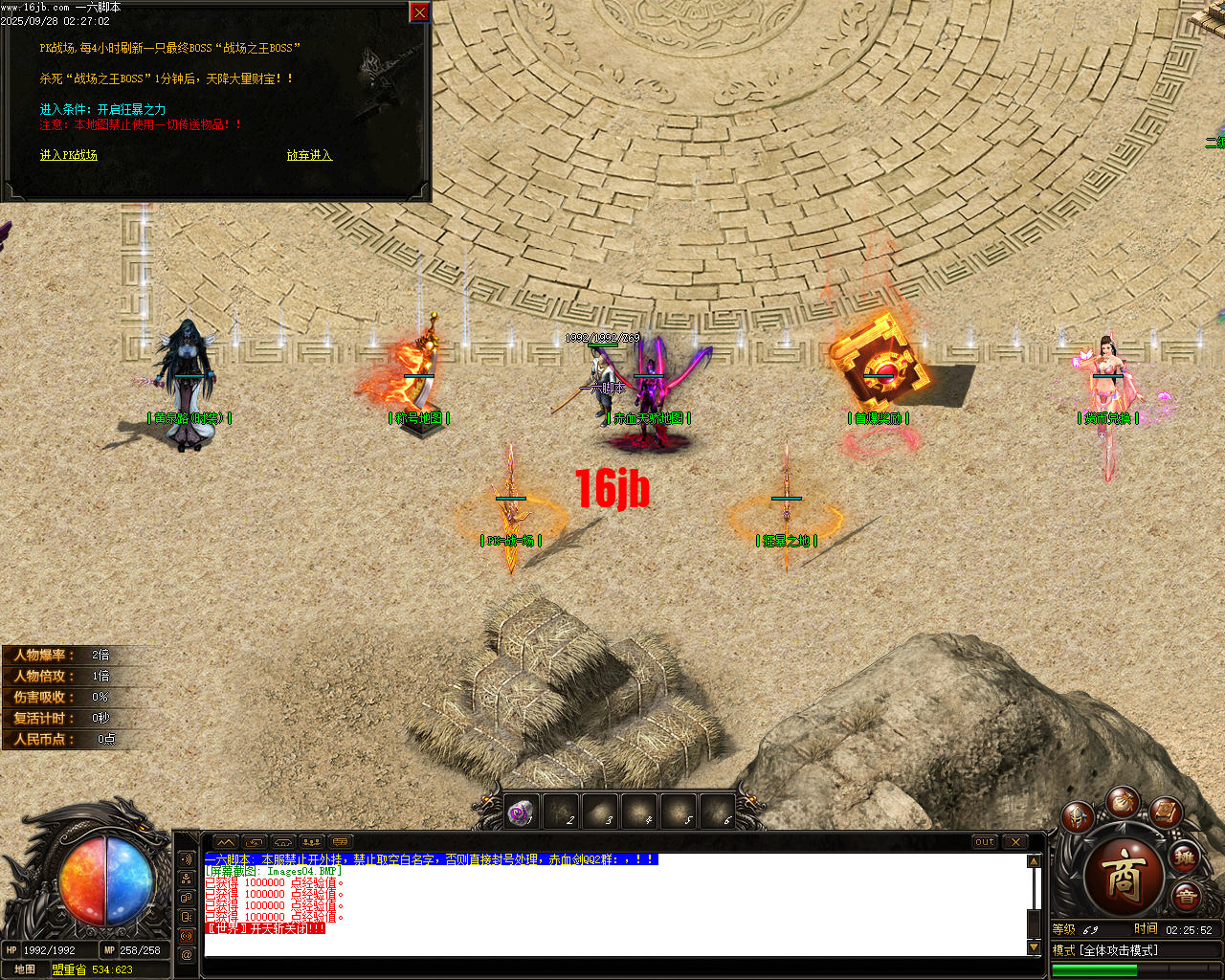Open the 商 merchant shop icon
1225x980 pixels.
pyautogui.click(x=1124, y=873)
